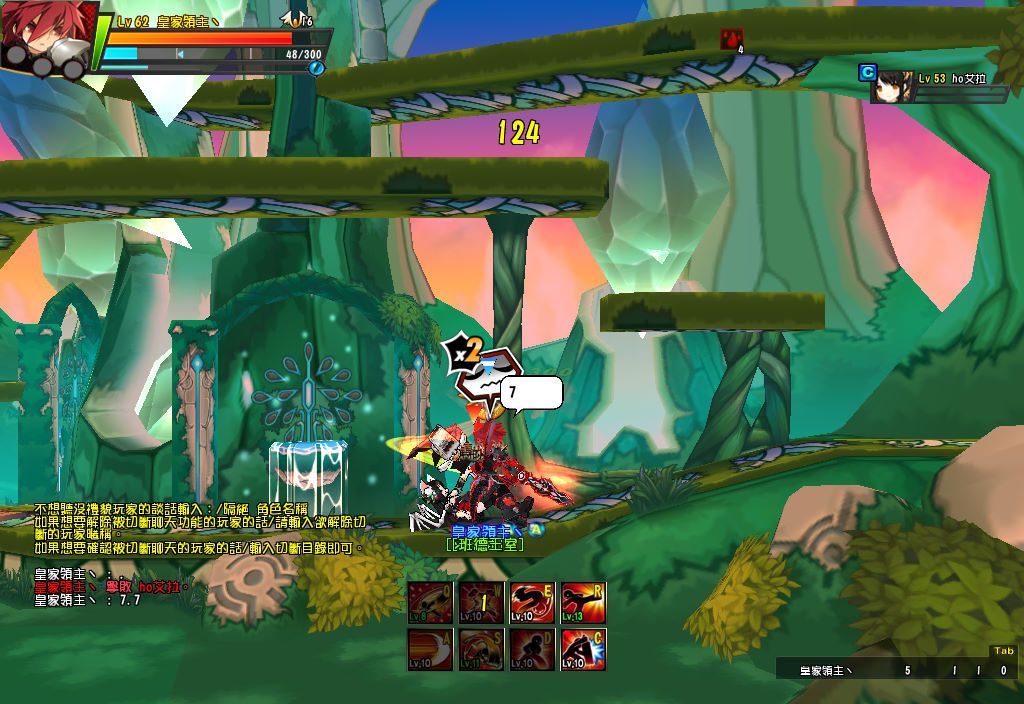Activate the Q skill, level 8
Screen dimensions: 1024x704
pos(431,603)
